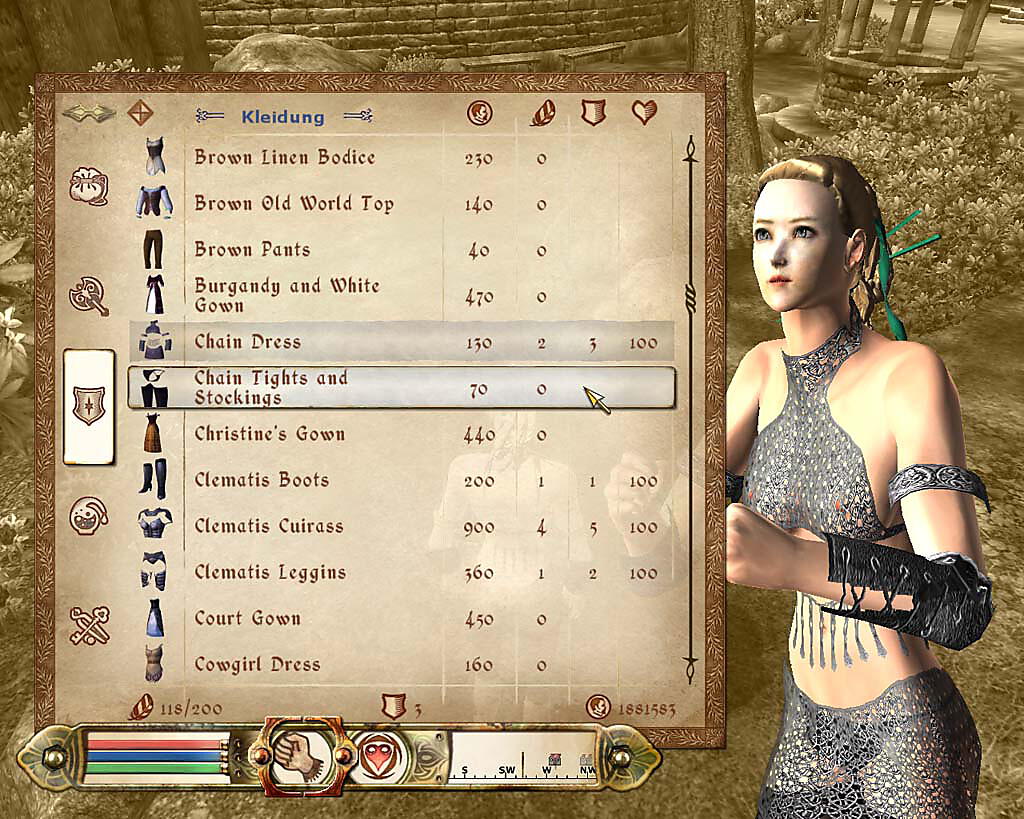
Task: Select the Brown Linen Bodice row
Action: coord(285,158)
